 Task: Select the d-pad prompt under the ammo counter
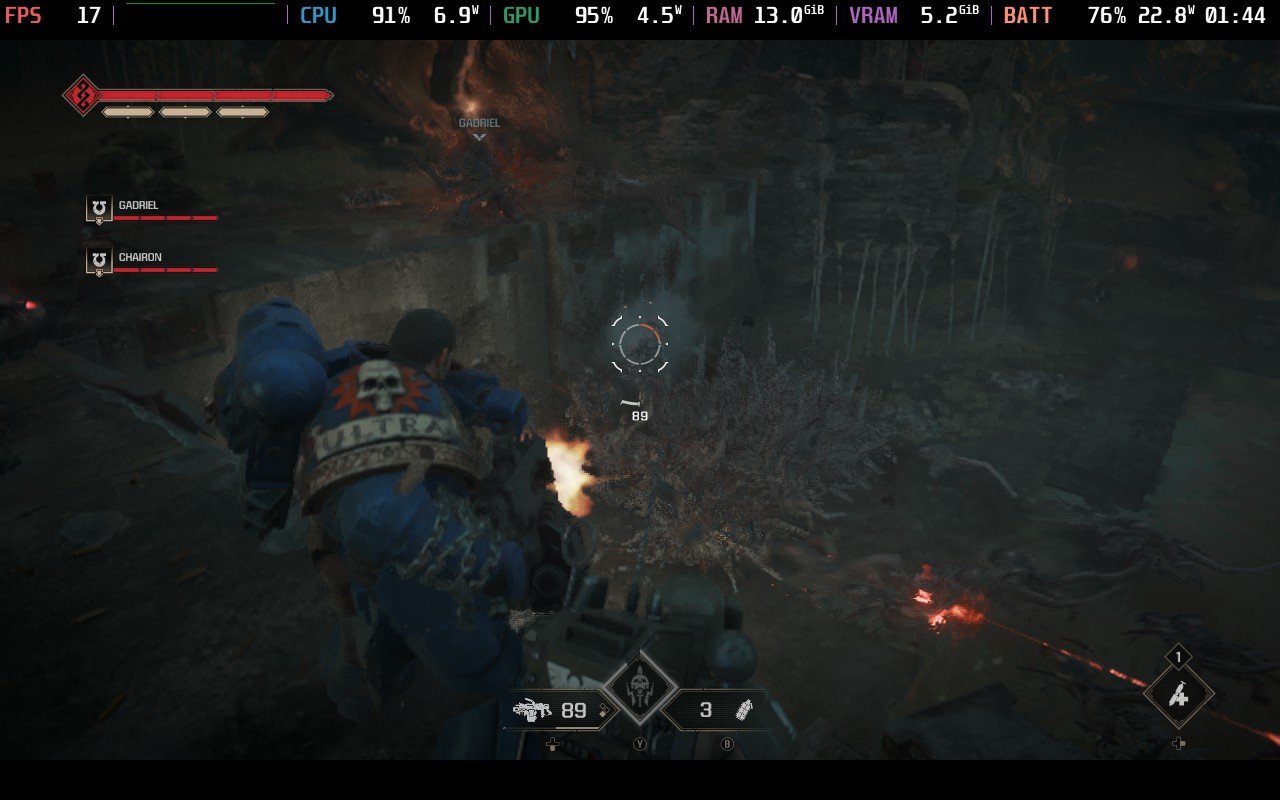click(553, 744)
